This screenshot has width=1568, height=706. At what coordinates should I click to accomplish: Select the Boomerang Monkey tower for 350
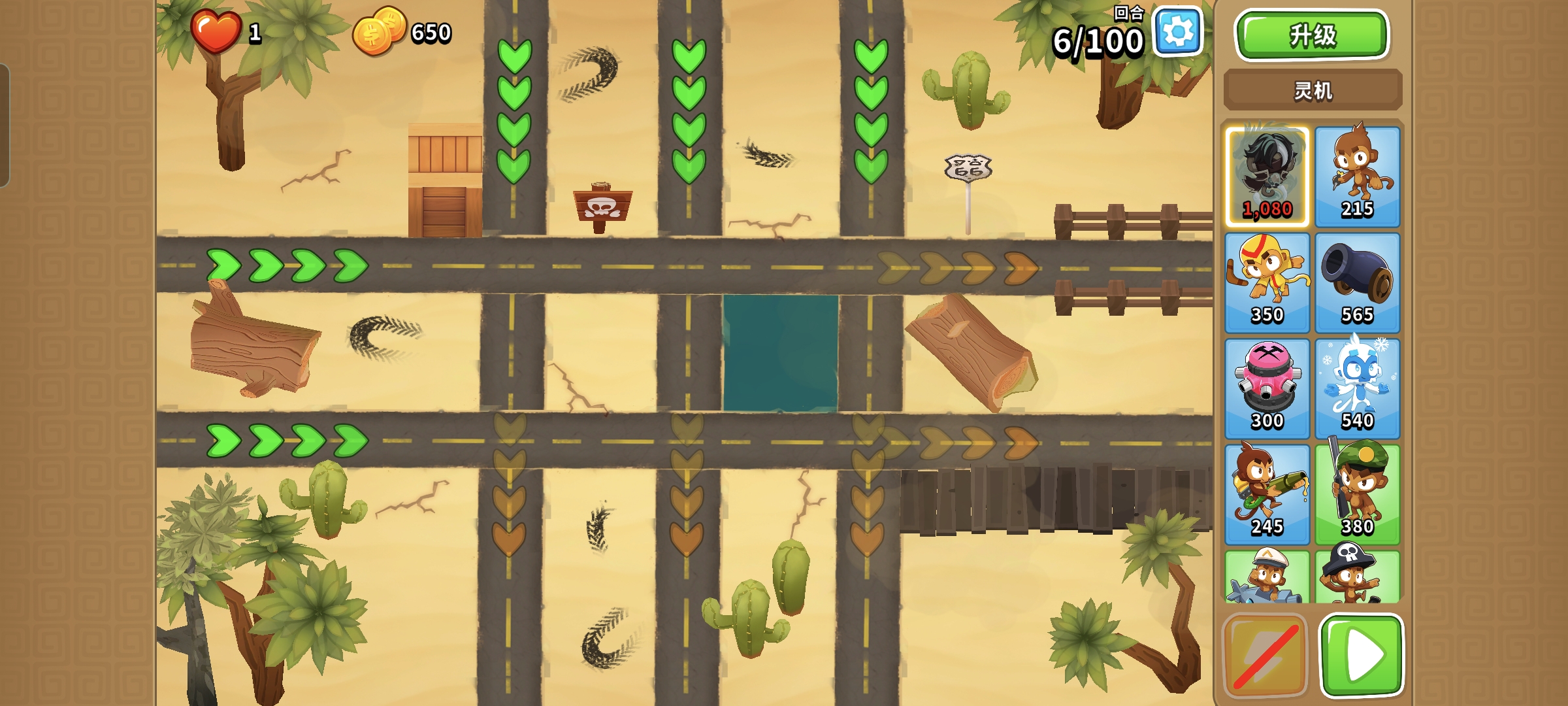[1267, 282]
